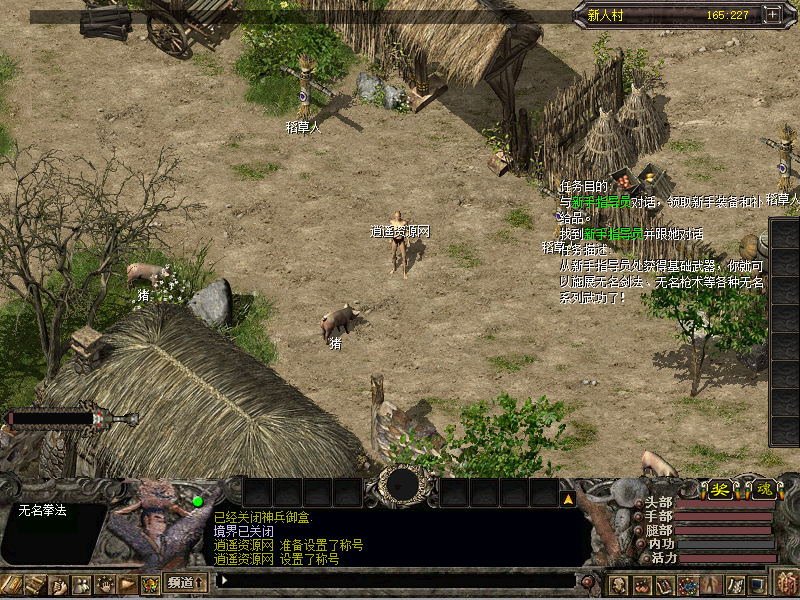Click the colorful gems icon
800x600 pixels.
click(x=688, y=584)
